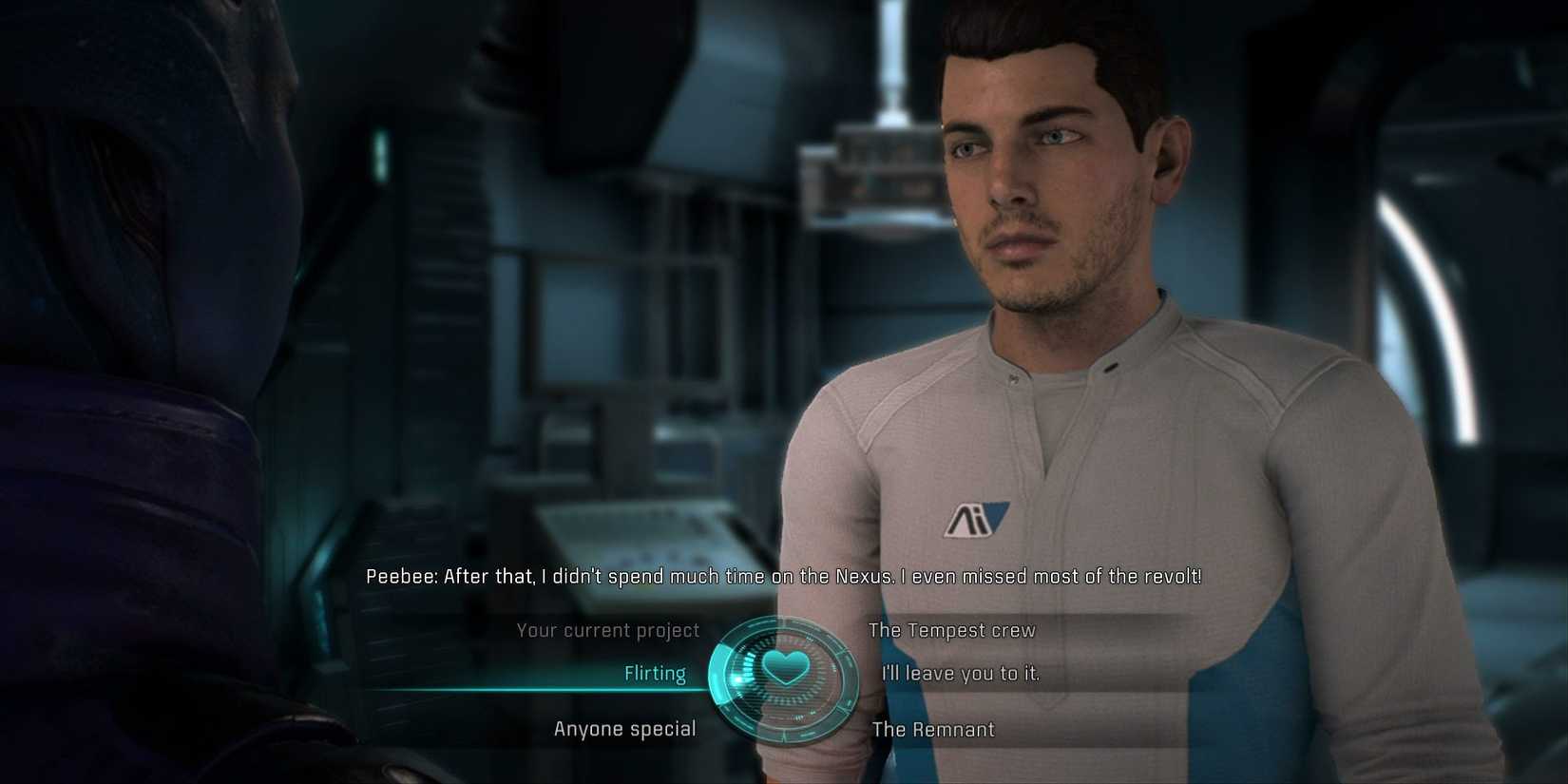Select 'The Tempest crew' topic
Image resolution: width=1568 pixels, height=784 pixels.
[x=951, y=630]
